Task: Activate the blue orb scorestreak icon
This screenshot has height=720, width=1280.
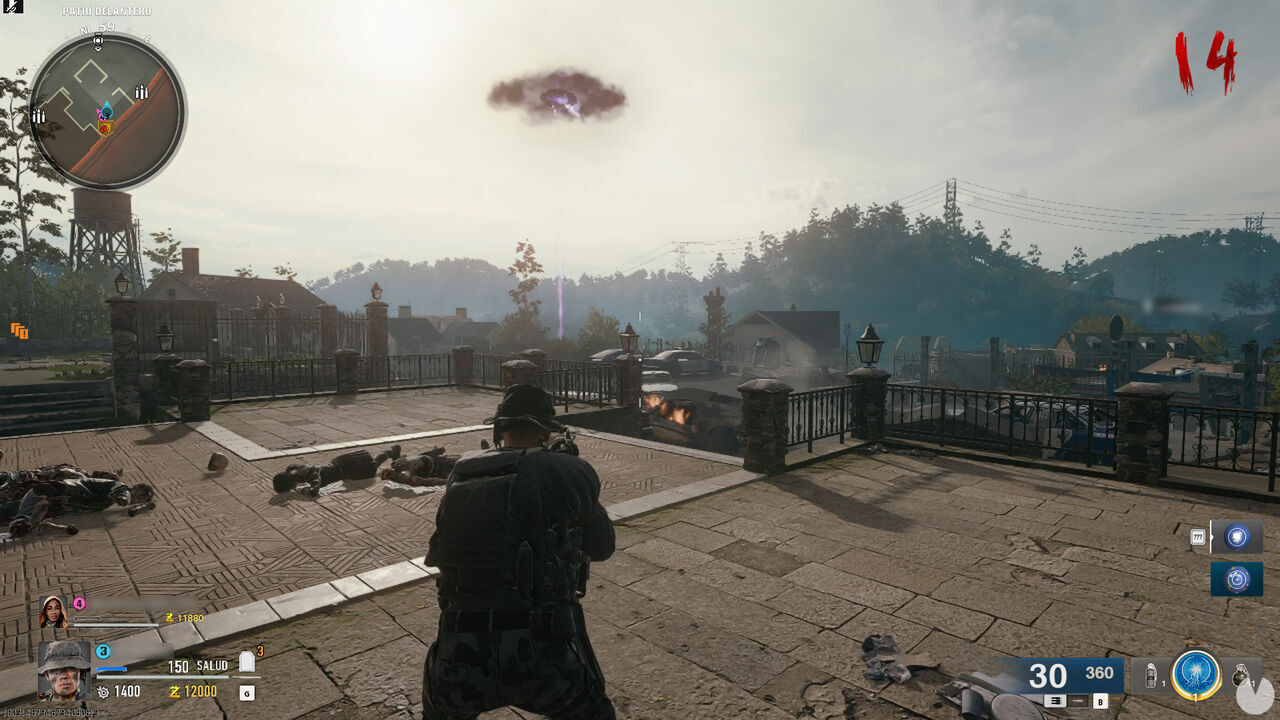Action: [1236, 537]
